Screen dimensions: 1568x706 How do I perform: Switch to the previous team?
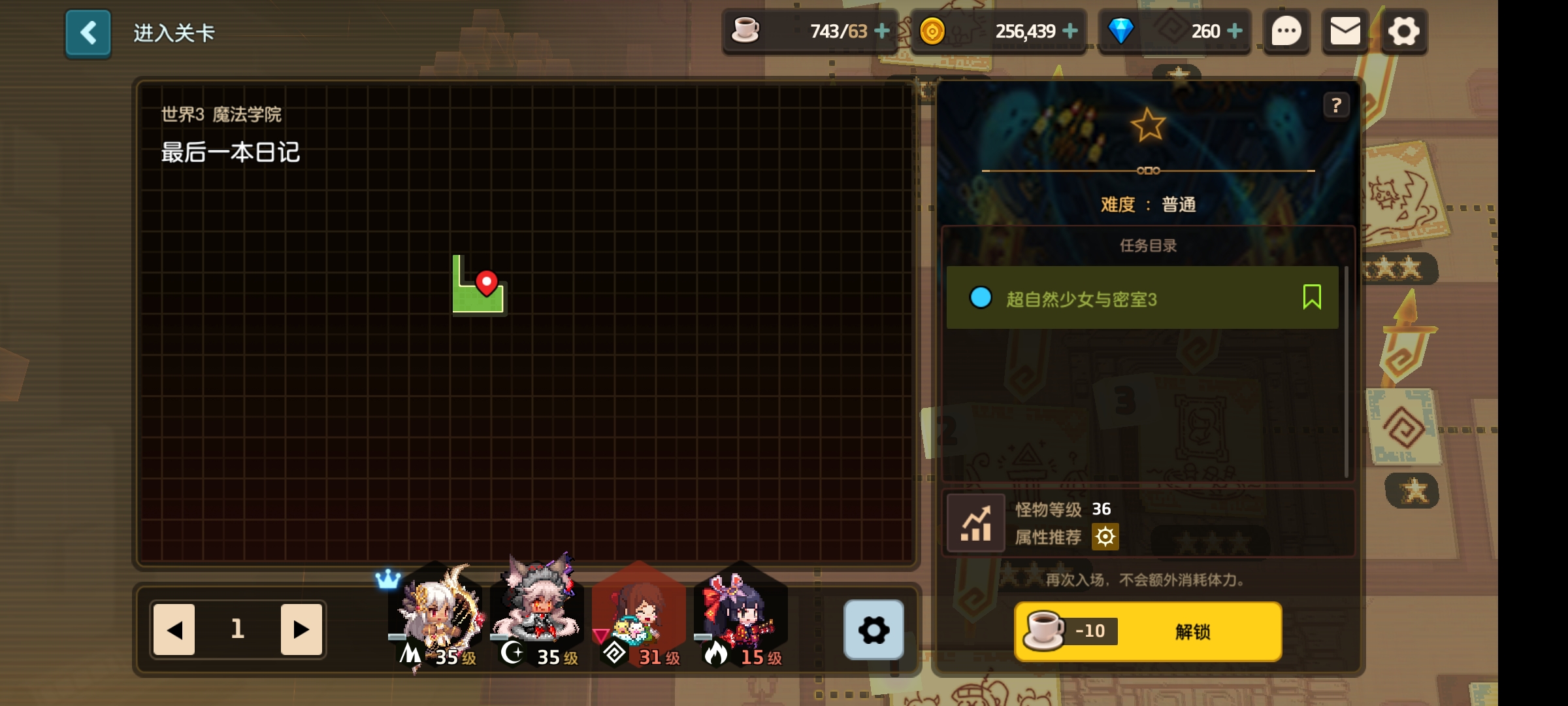click(x=174, y=629)
